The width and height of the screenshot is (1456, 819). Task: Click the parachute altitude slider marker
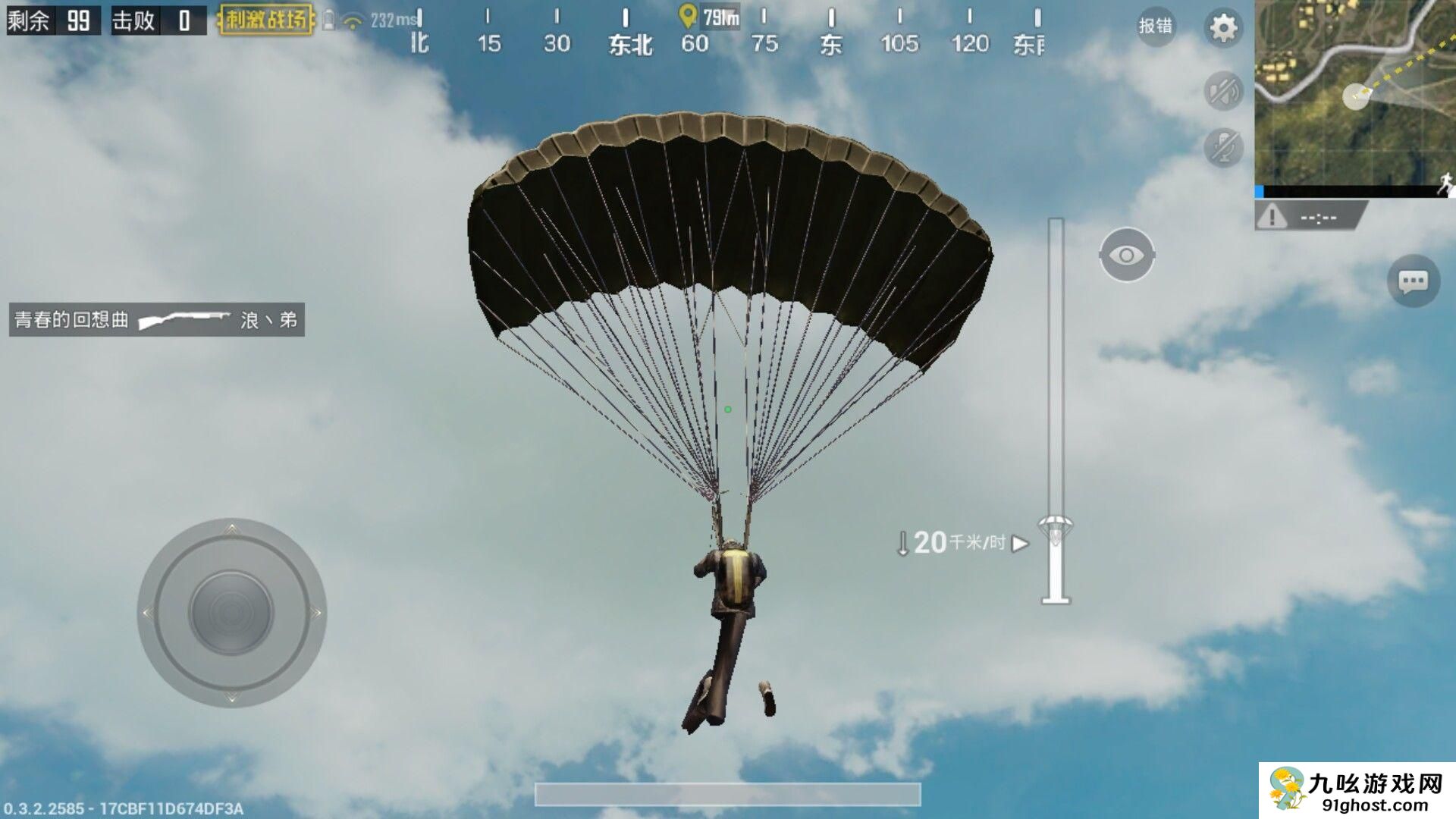tap(1056, 529)
